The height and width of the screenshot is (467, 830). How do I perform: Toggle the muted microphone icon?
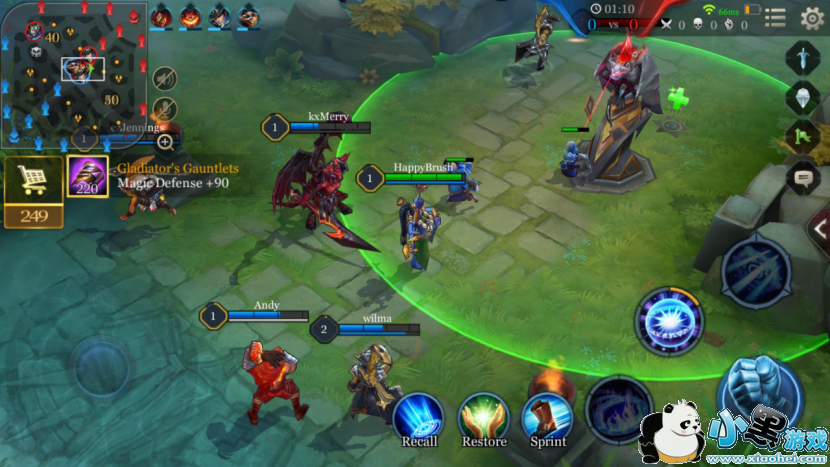(165, 109)
